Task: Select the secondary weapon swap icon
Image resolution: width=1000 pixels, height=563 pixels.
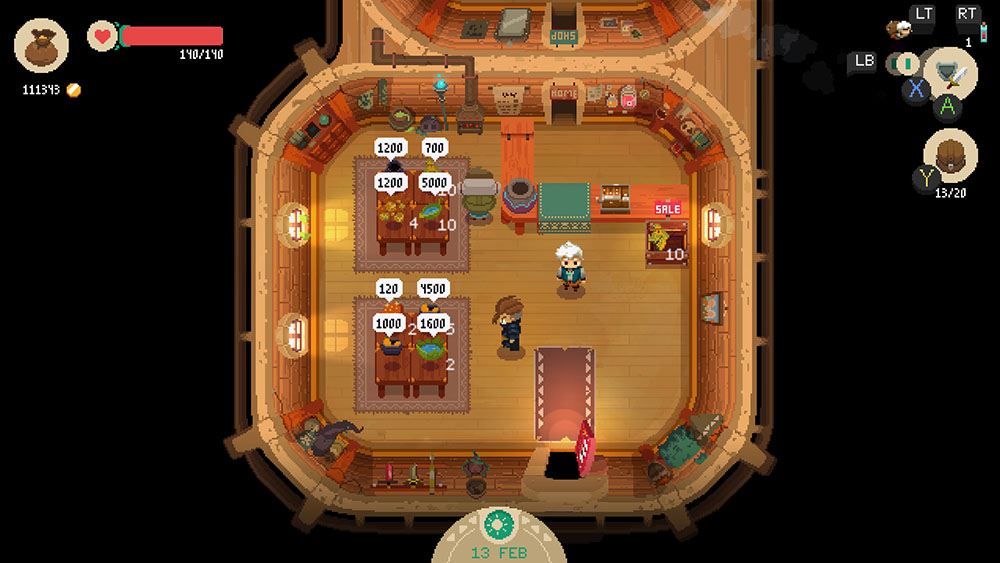Action: click(x=904, y=64)
